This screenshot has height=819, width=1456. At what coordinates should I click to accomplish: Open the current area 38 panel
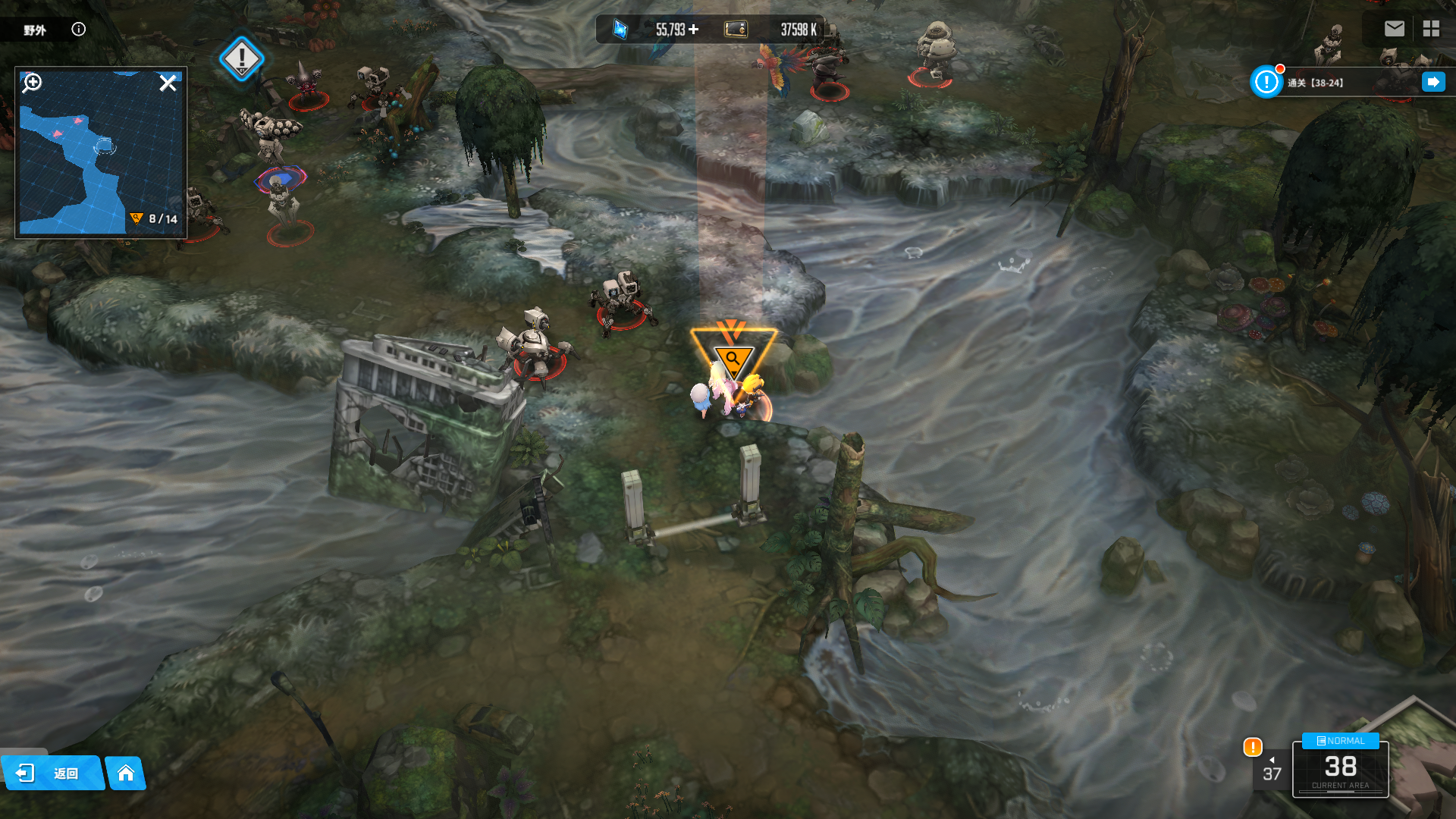(x=1340, y=771)
